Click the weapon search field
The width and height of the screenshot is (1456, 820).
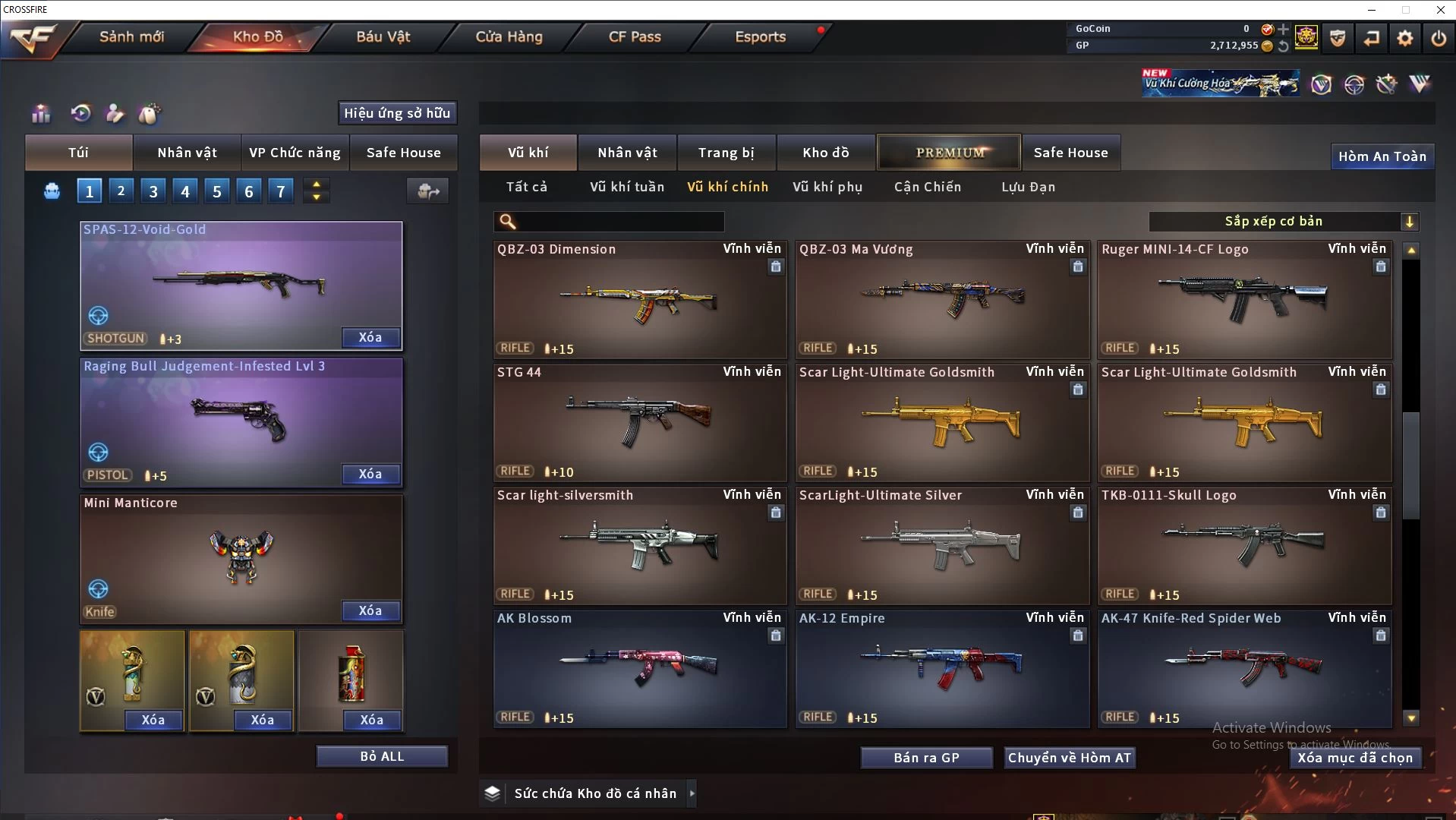tap(619, 222)
